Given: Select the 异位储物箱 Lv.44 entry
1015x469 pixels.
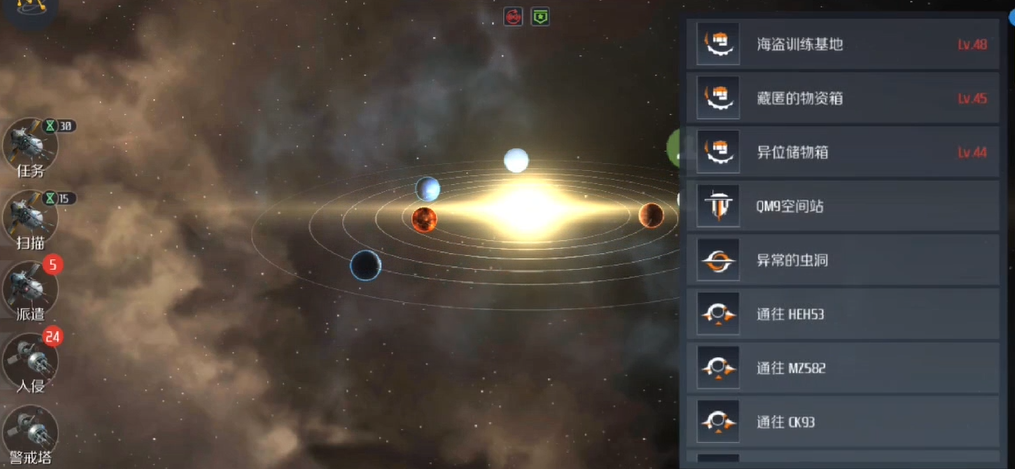Looking at the screenshot, I should 842,152.
